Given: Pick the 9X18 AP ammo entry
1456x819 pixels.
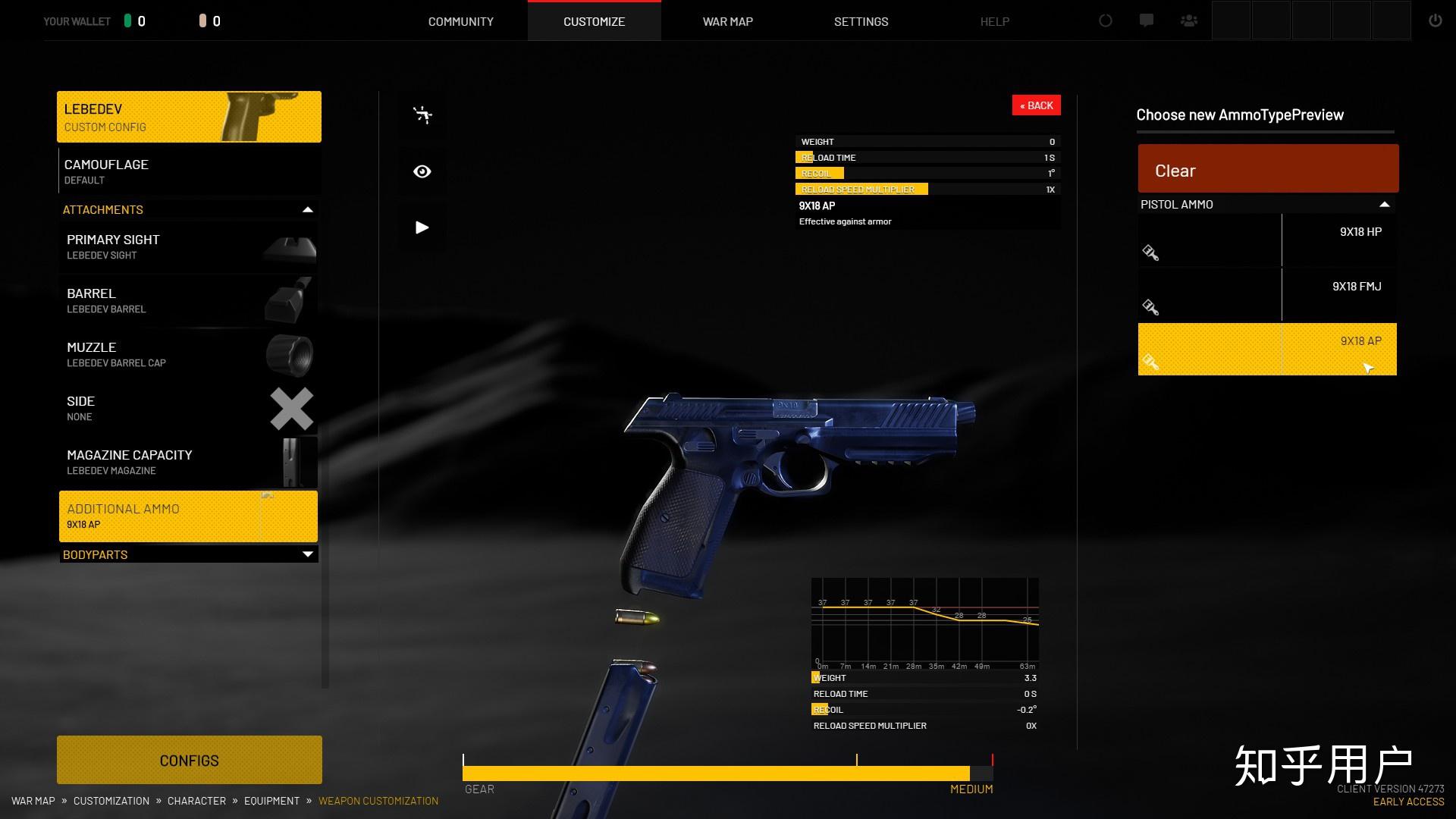Looking at the screenshot, I should pyautogui.click(x=1266, y=350).
